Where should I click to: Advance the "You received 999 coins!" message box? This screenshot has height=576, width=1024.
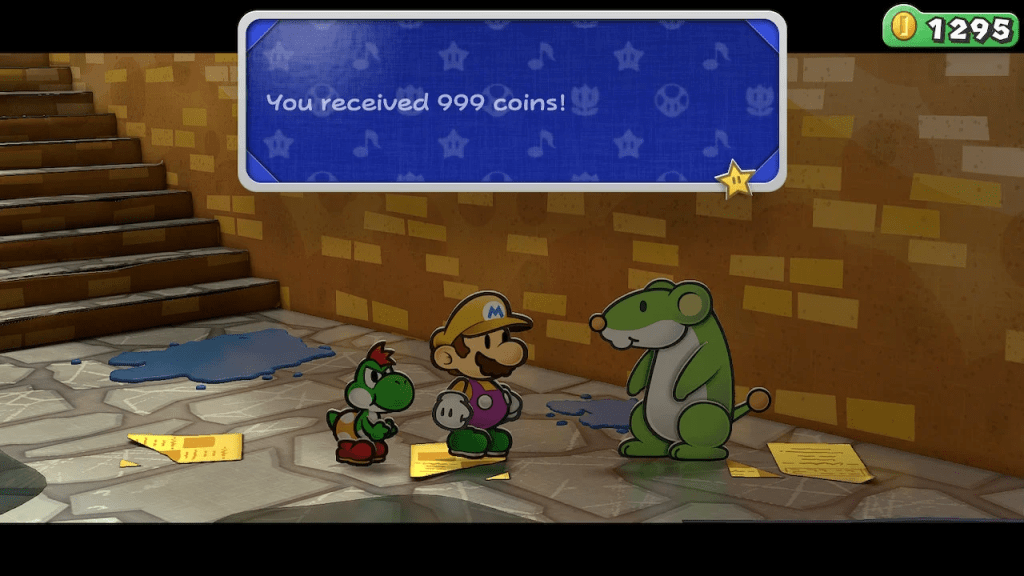511,101
